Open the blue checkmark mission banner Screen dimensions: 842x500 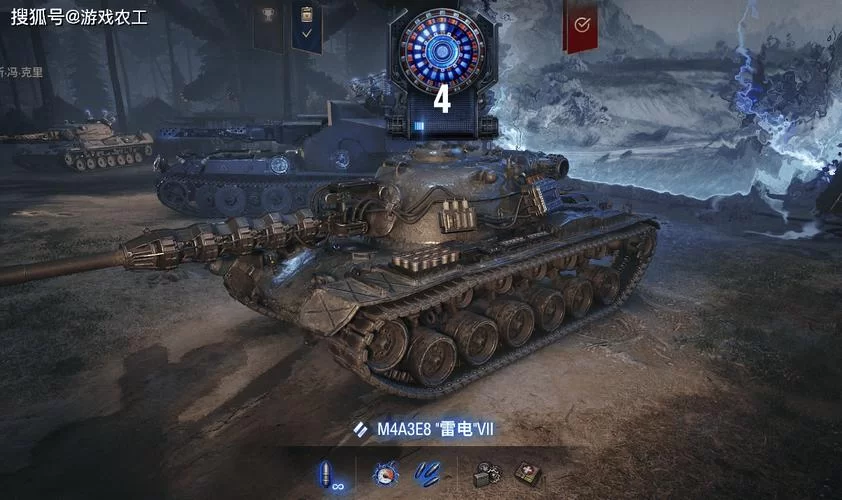coord(306,26)
